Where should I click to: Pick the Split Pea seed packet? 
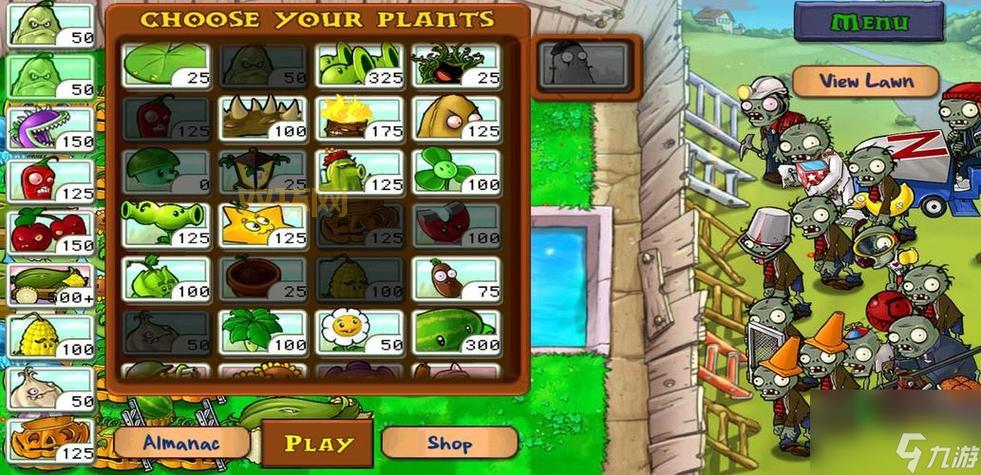point(166,224)
